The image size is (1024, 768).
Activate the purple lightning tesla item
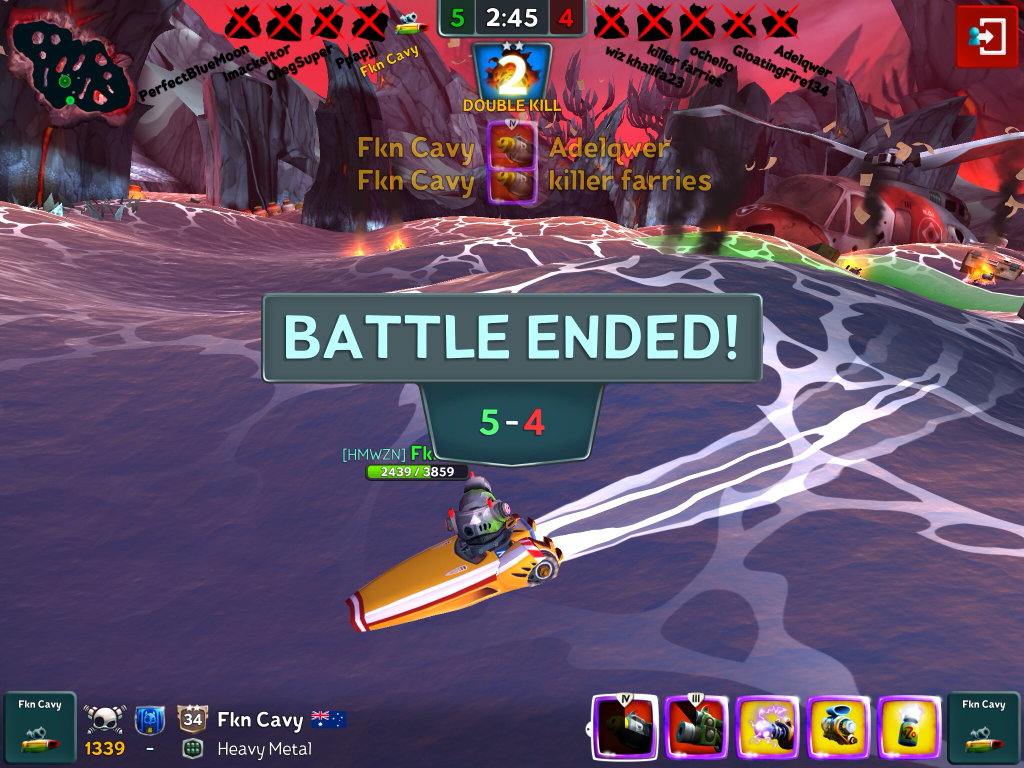point(767,727)
